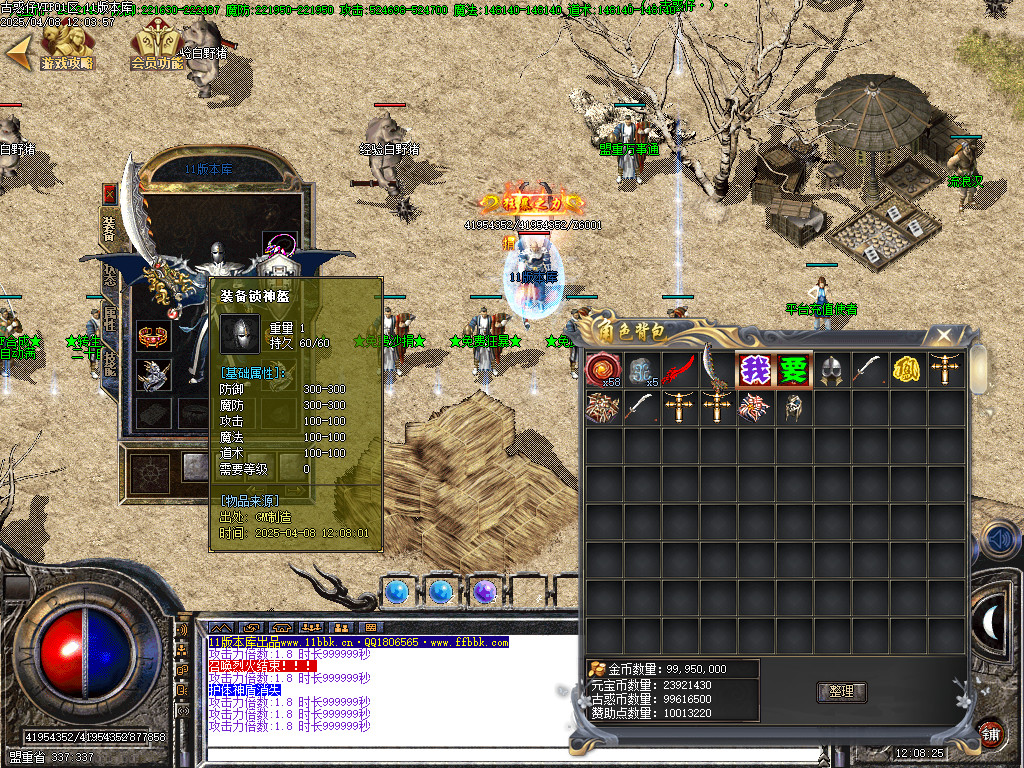Choose the steel helmet in backpack

coord(831,370)
